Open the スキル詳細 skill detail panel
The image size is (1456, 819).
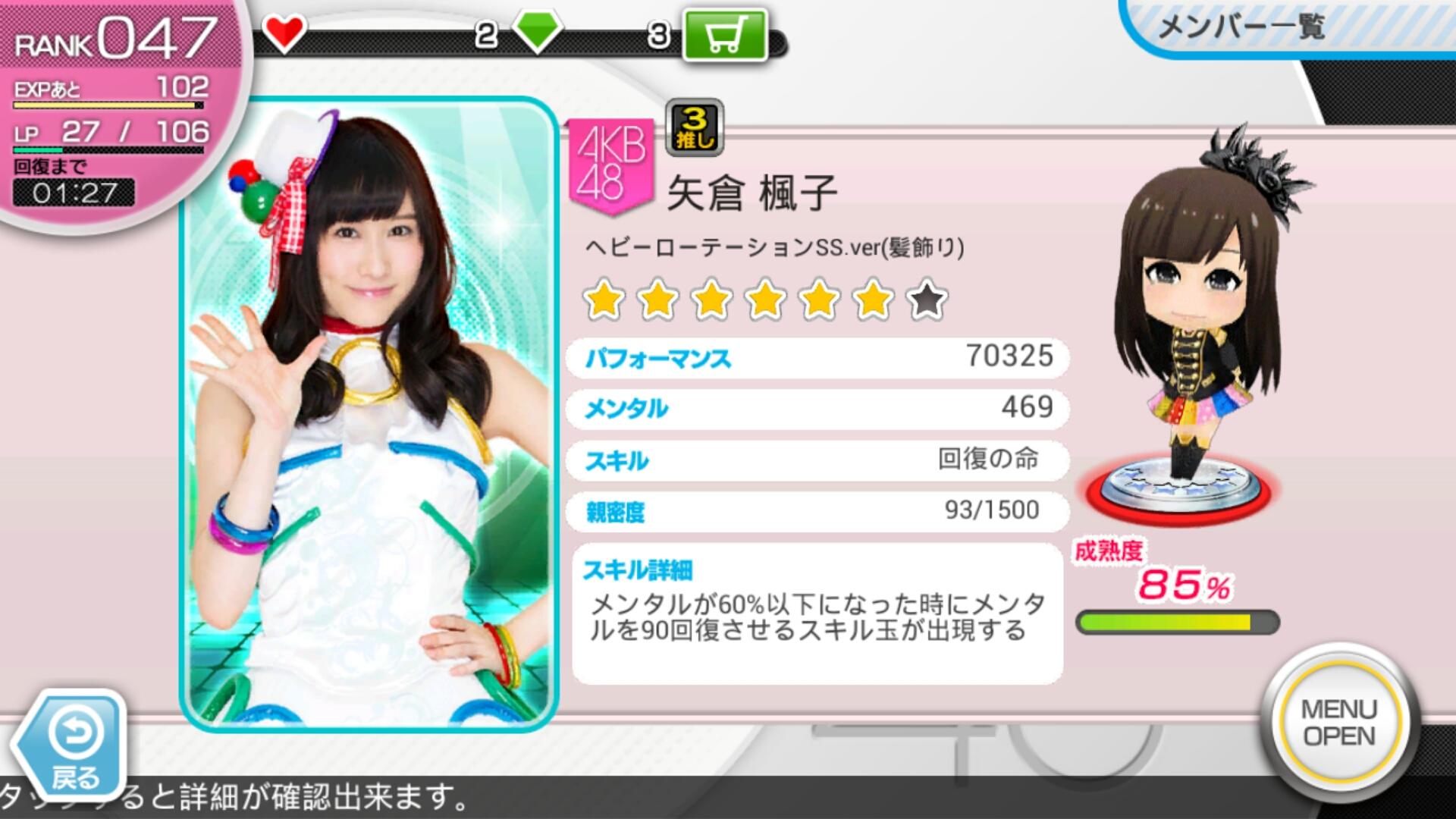pos(817,613)
